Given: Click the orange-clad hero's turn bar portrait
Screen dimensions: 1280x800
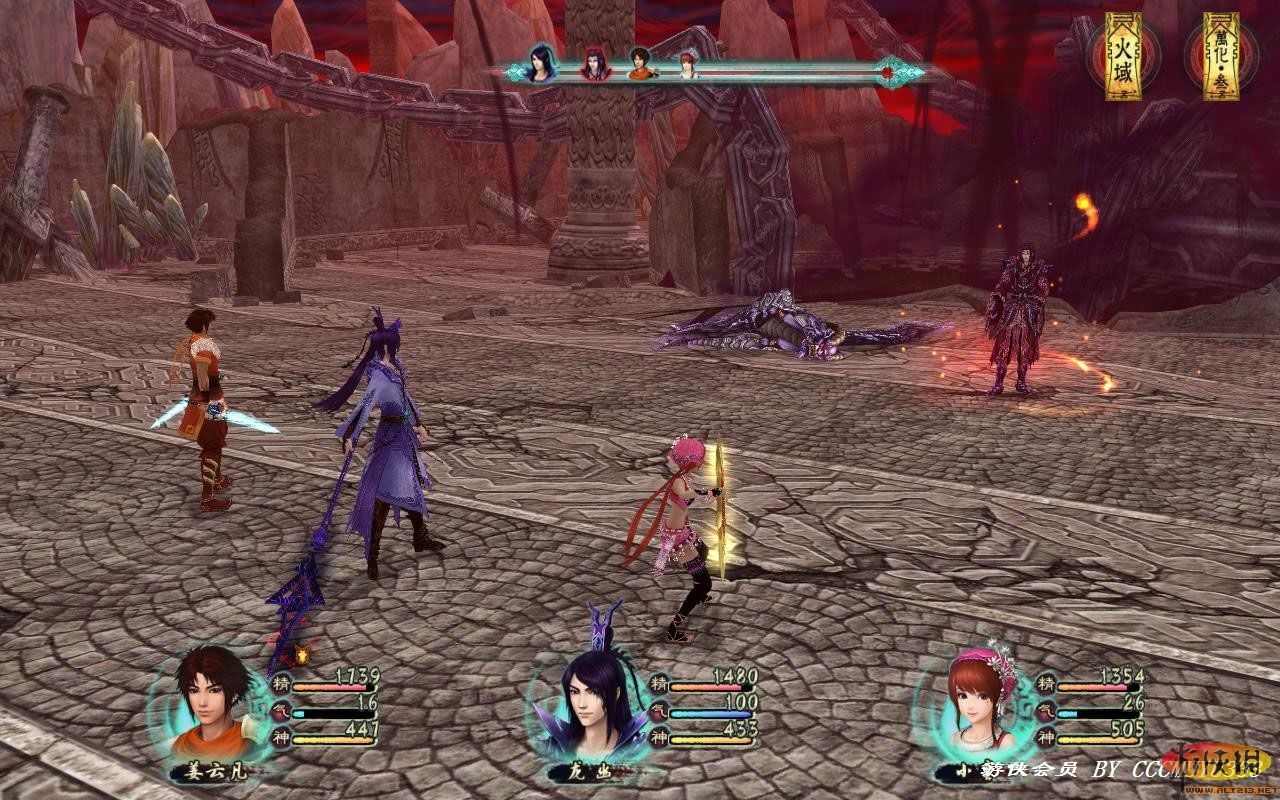Looking at the screenshot, I should pyautogui.click(x=640, y=64).
